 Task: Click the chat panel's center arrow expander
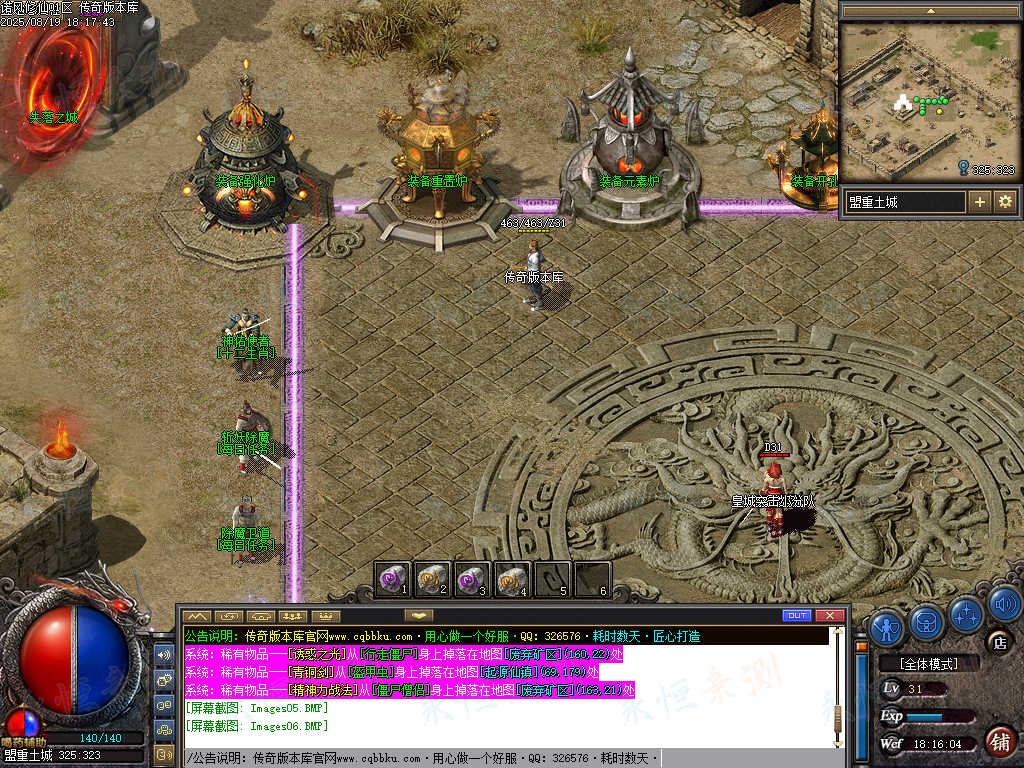pyautogui.click(x=418, y=615)
